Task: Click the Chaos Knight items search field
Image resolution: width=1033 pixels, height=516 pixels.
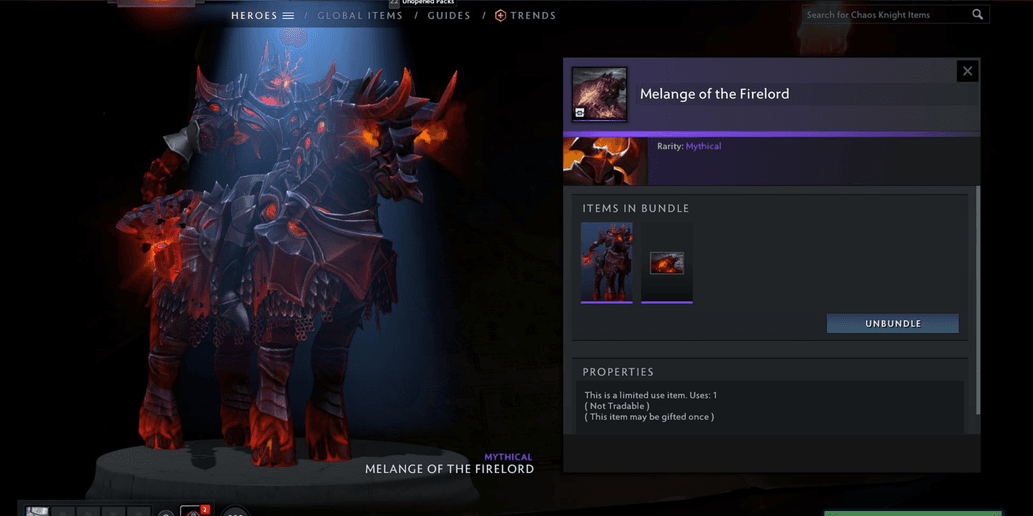Action: (885, 15)
